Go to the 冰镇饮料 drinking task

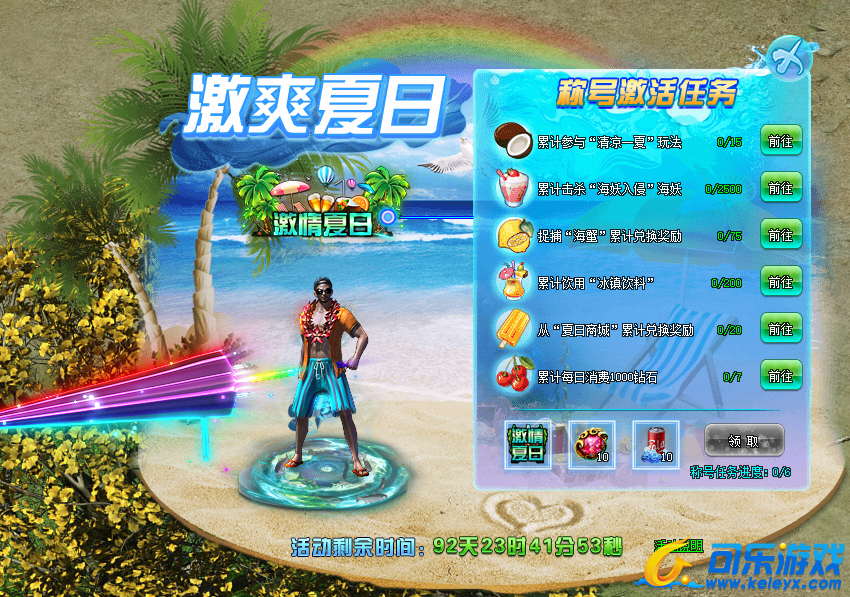[x=780, y=282]
